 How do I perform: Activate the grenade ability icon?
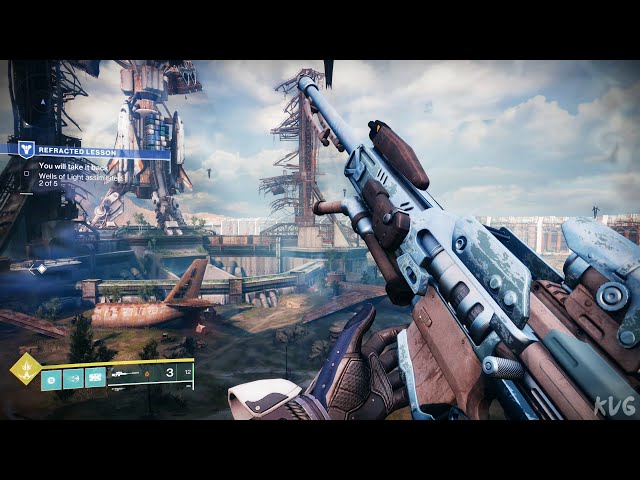51,378
